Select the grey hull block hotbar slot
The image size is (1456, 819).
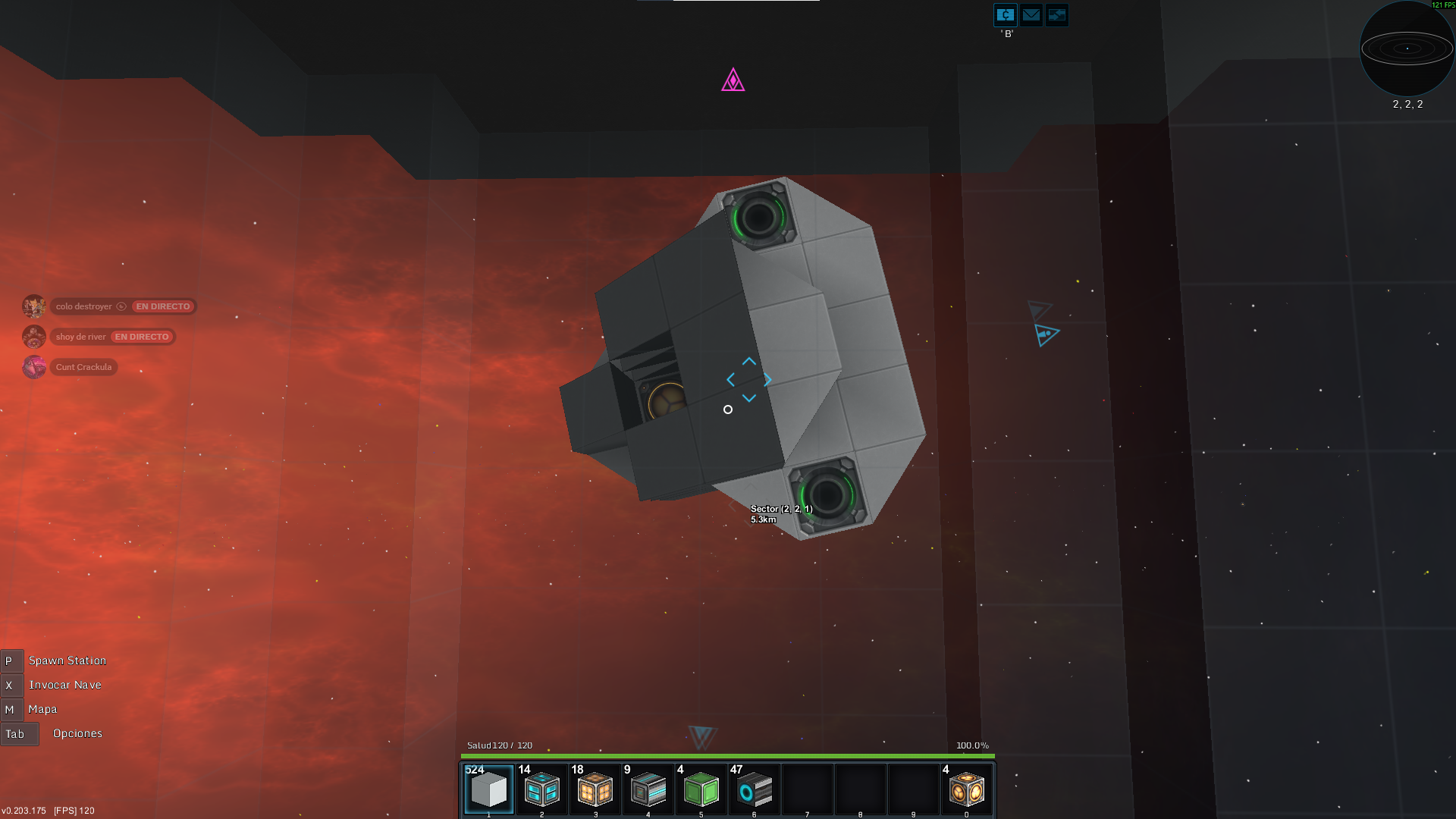click(488, 790)
